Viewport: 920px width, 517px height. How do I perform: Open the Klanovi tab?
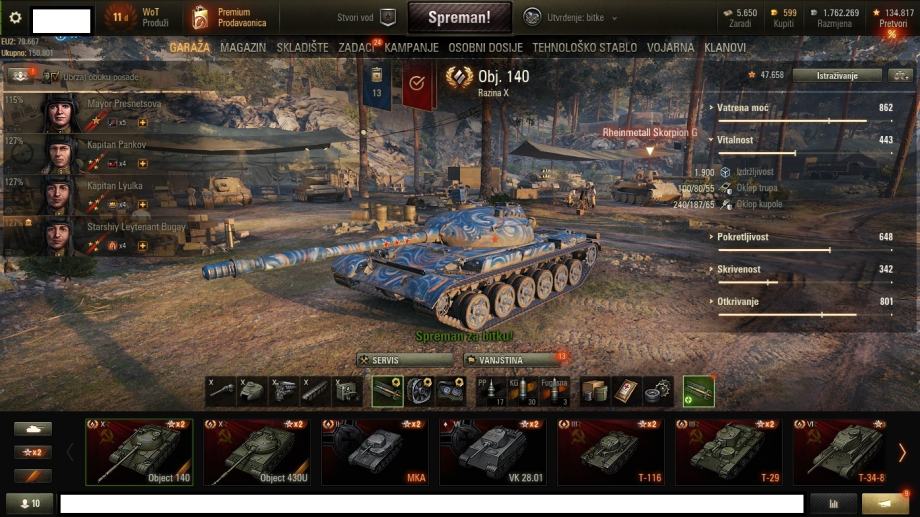click(725, 47)
